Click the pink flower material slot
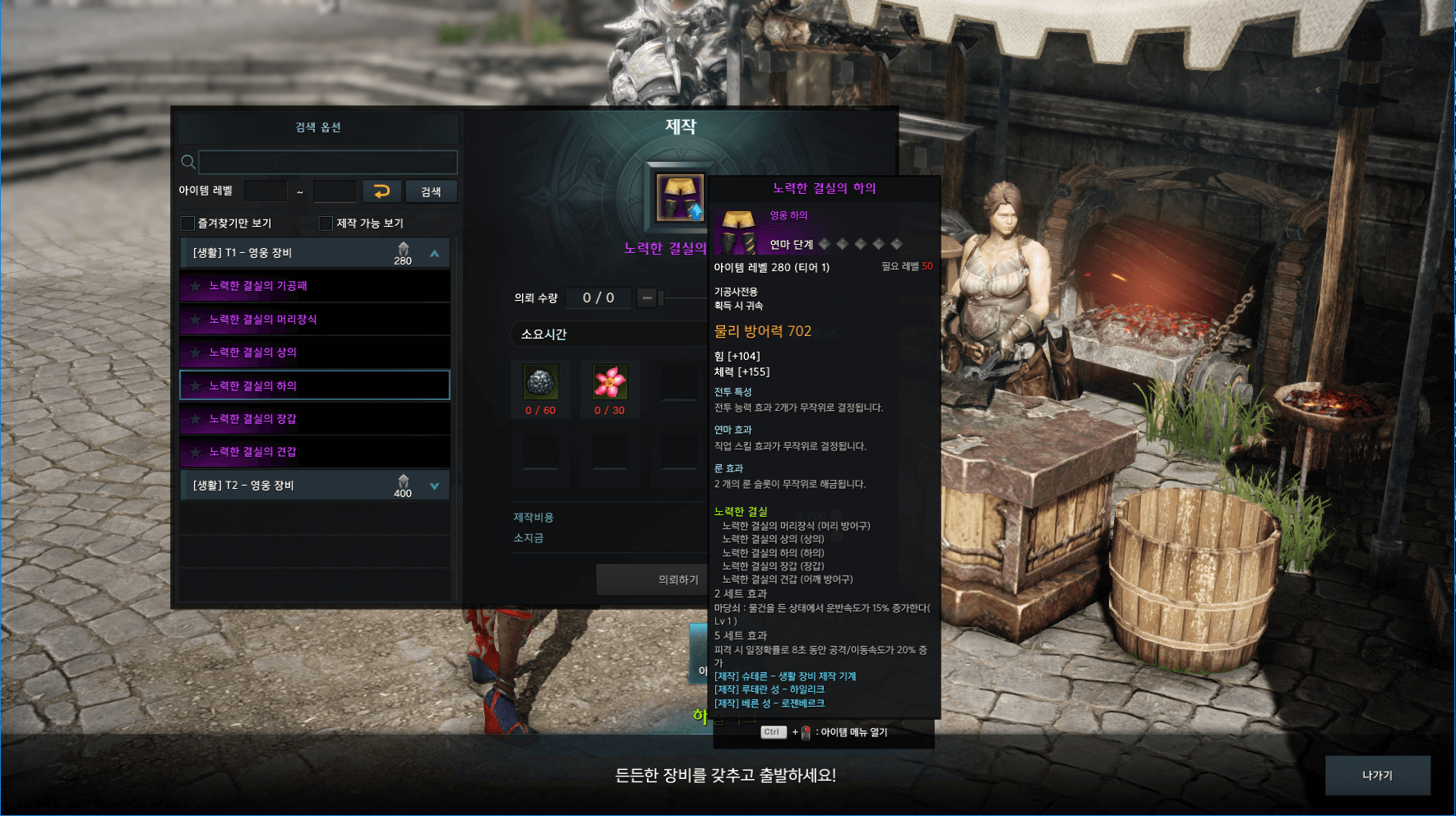 click(609, 383)
